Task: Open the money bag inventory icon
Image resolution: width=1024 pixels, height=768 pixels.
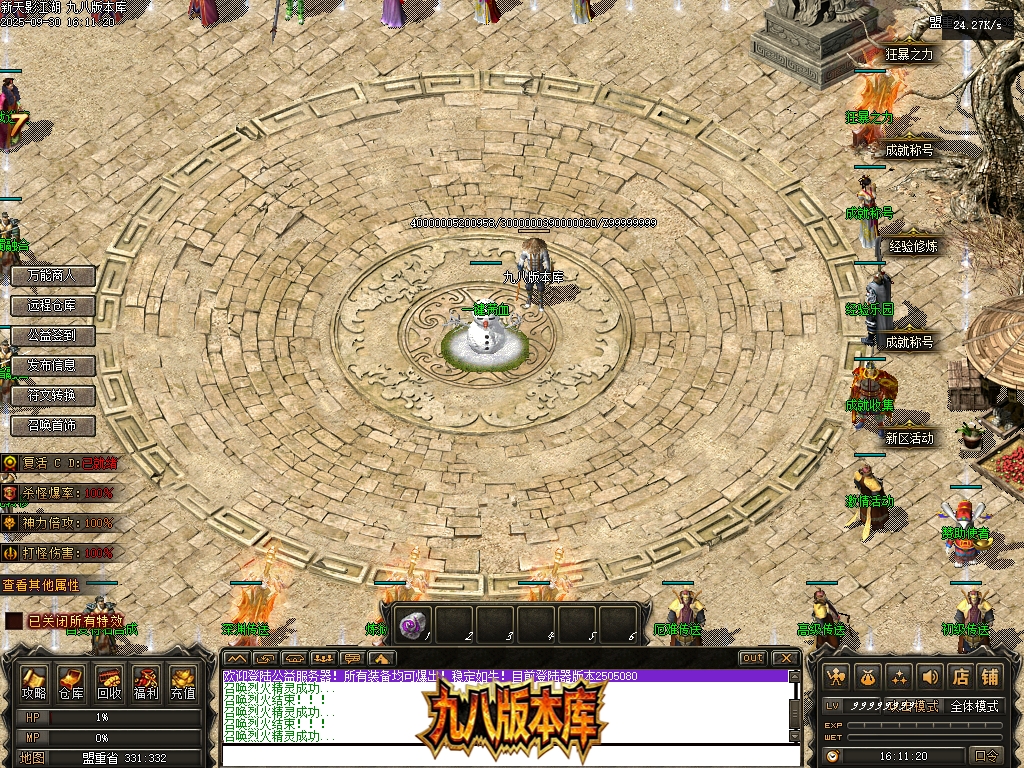Action: pyautogui.click(x=868, y=677)
